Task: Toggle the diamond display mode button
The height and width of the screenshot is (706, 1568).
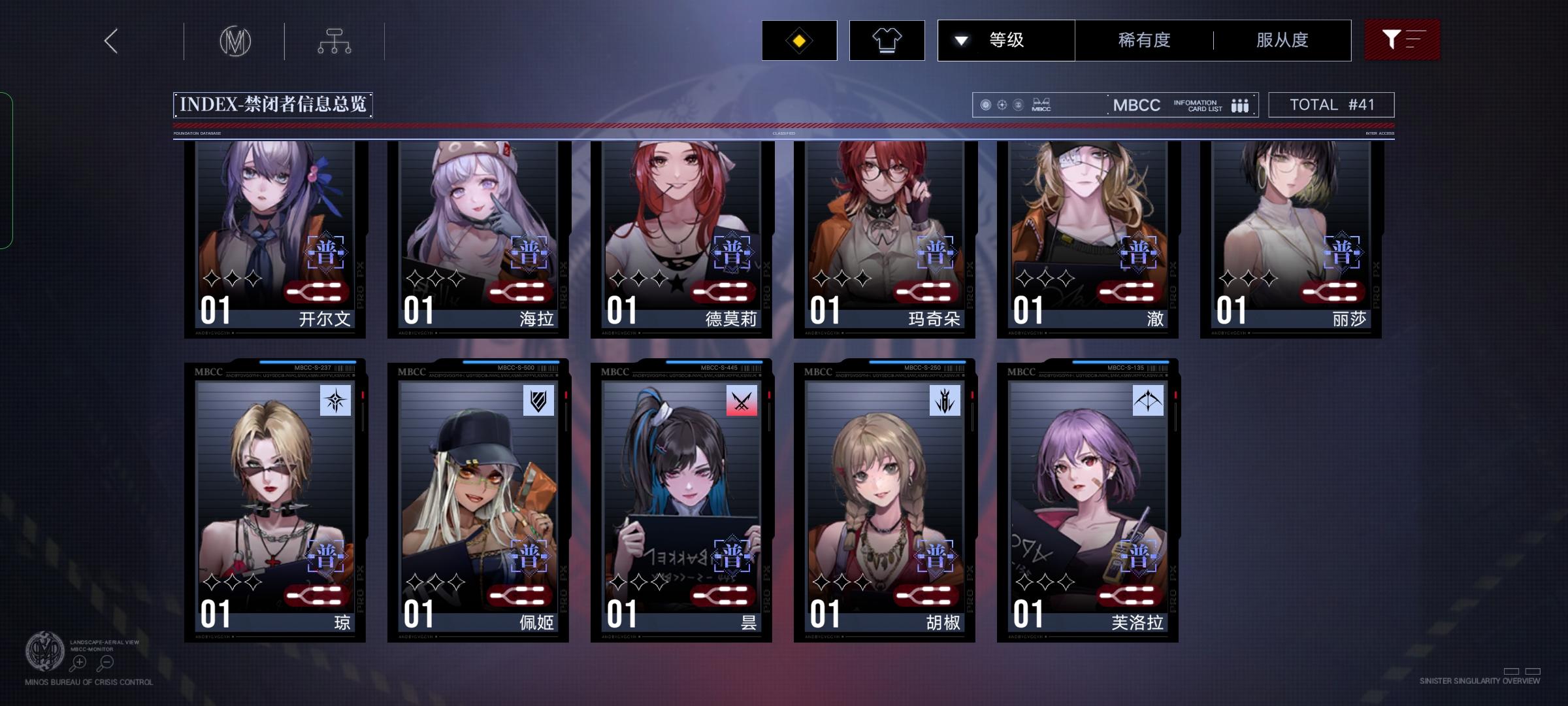Action: [x=799, y=40]
